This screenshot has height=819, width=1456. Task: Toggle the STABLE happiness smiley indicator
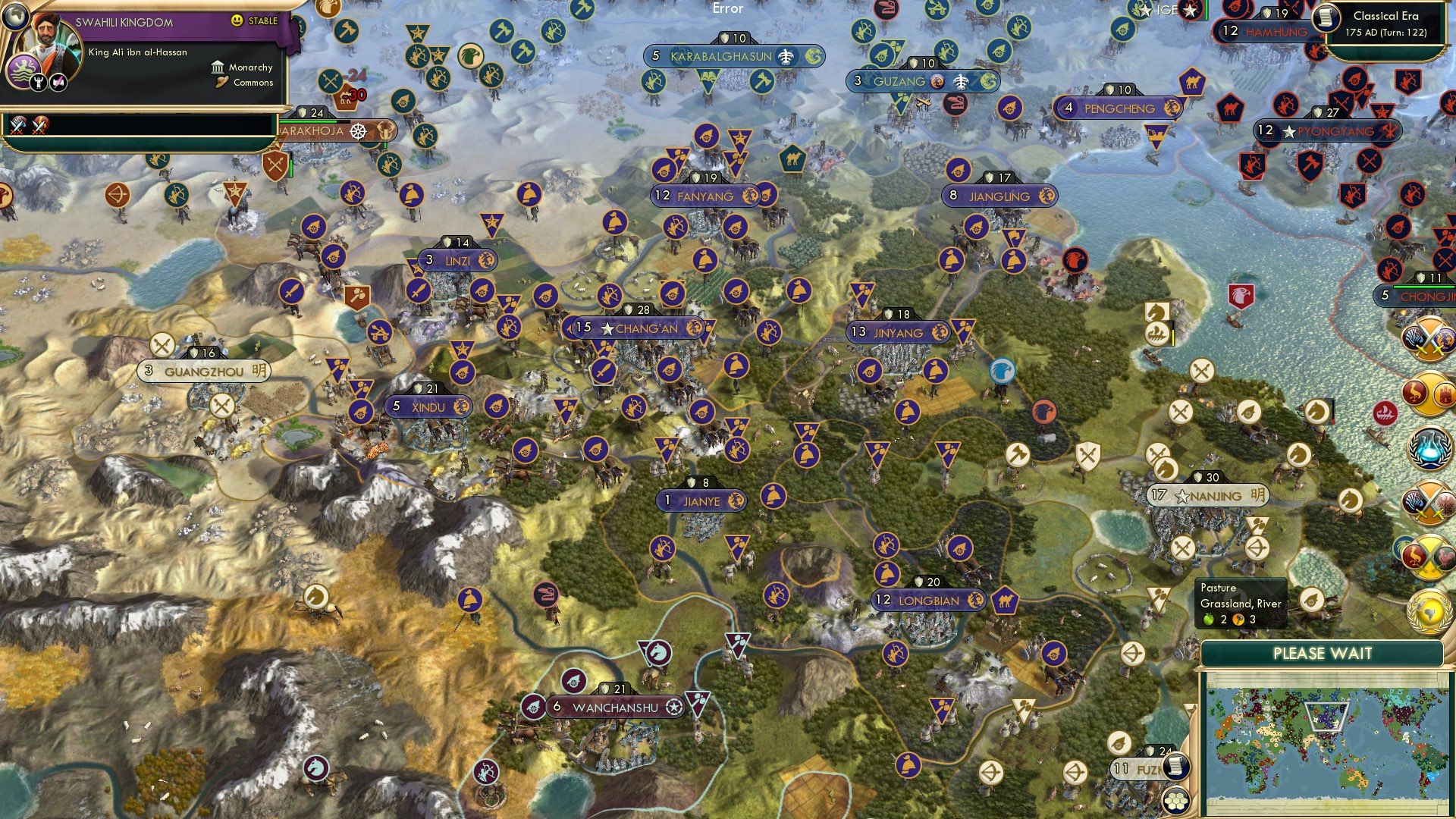pos(237,20)
